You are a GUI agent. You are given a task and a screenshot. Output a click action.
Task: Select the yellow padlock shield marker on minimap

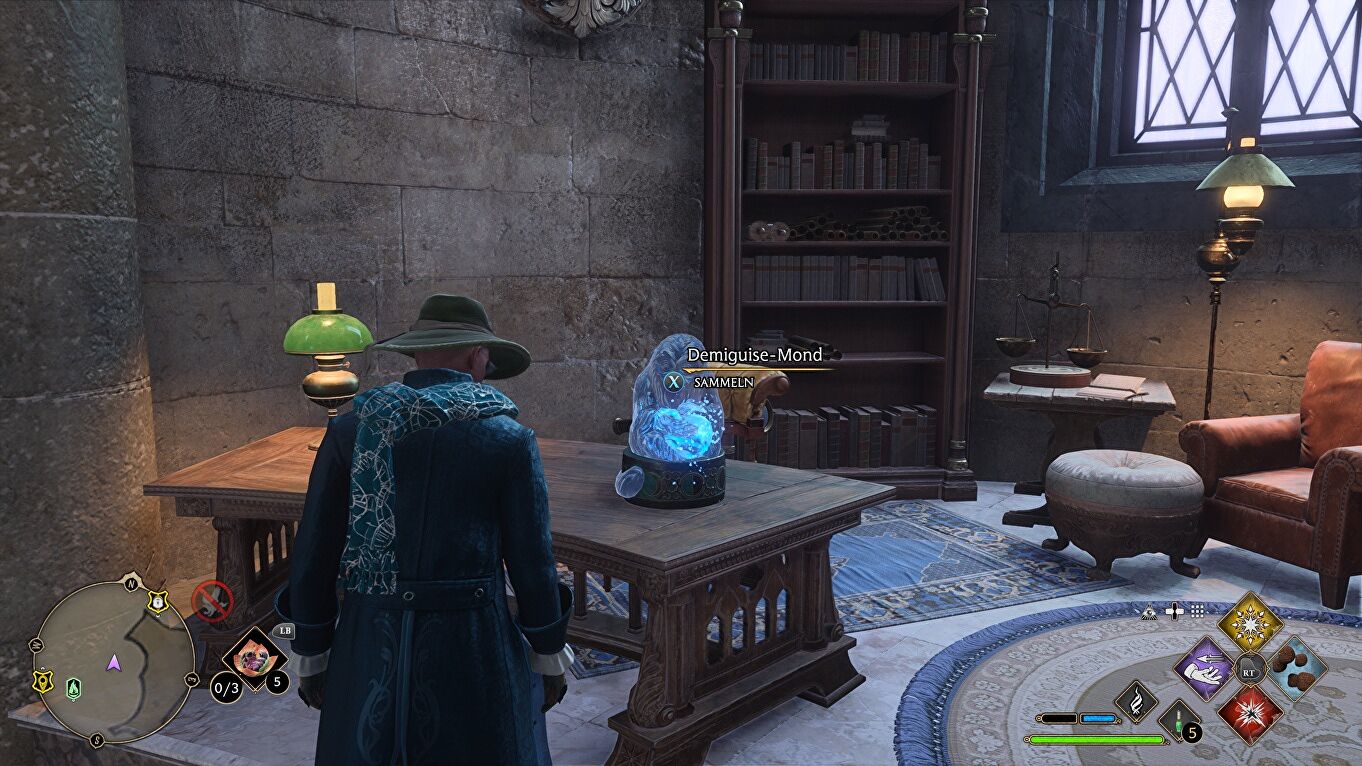pos(157,601)
